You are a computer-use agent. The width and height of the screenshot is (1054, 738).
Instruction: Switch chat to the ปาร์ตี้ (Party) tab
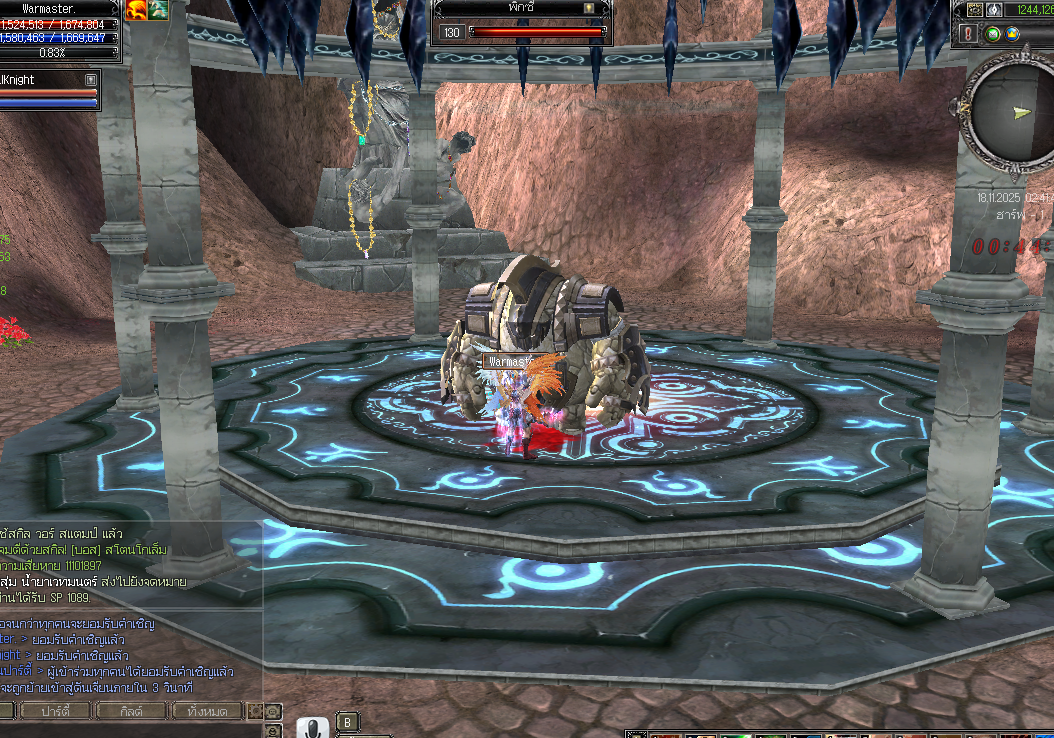pos(53,711)
